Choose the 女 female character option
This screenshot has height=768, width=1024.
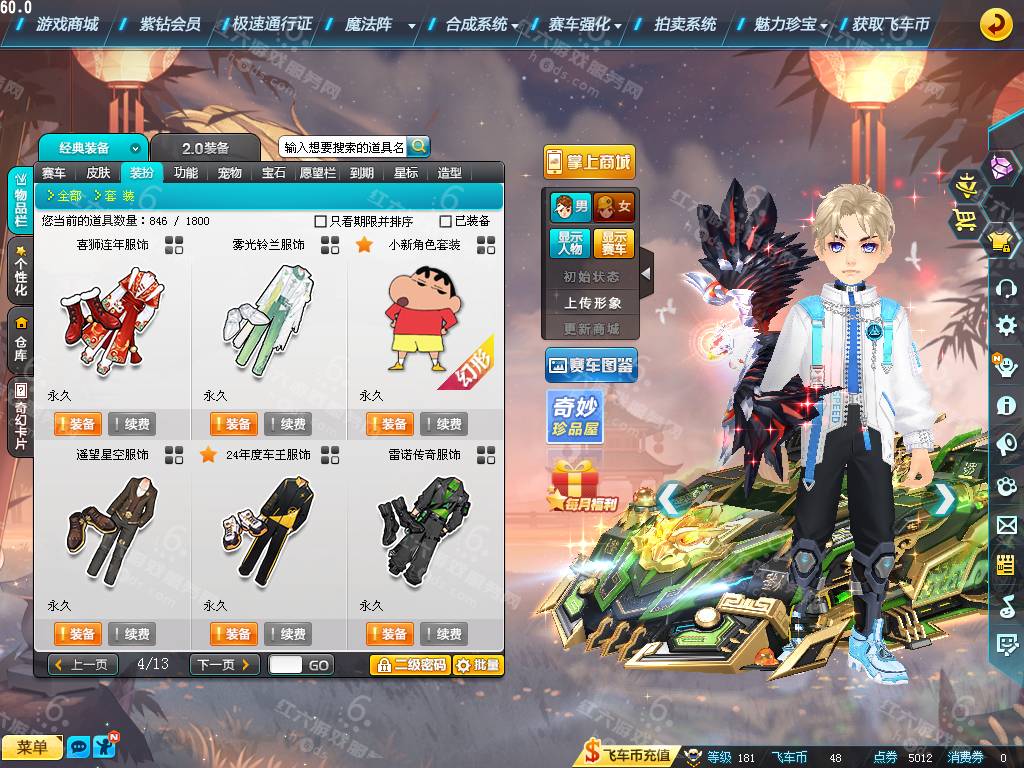[x=614, y=207]
